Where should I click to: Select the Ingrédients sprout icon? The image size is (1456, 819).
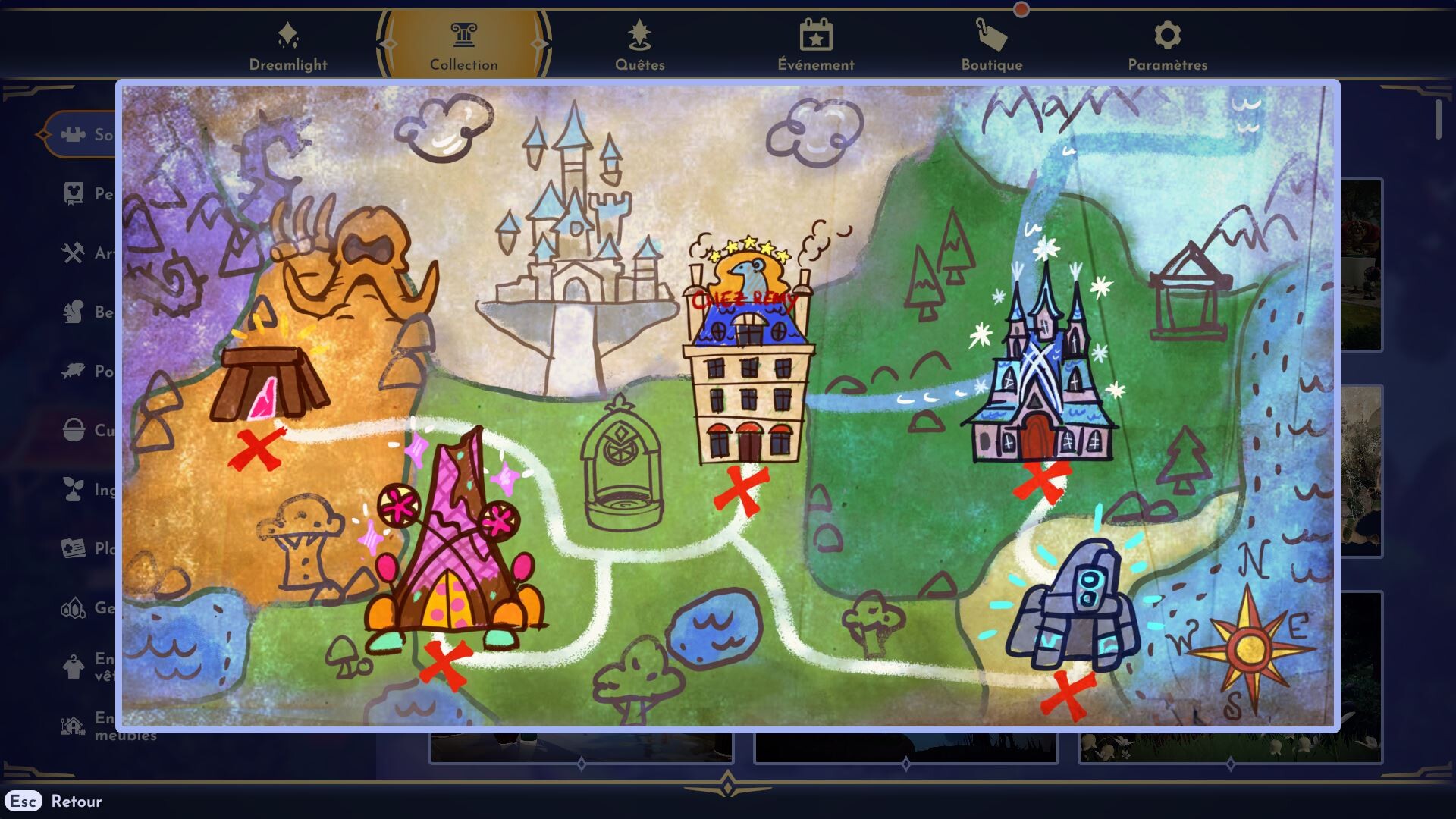(x=72, y=489)
